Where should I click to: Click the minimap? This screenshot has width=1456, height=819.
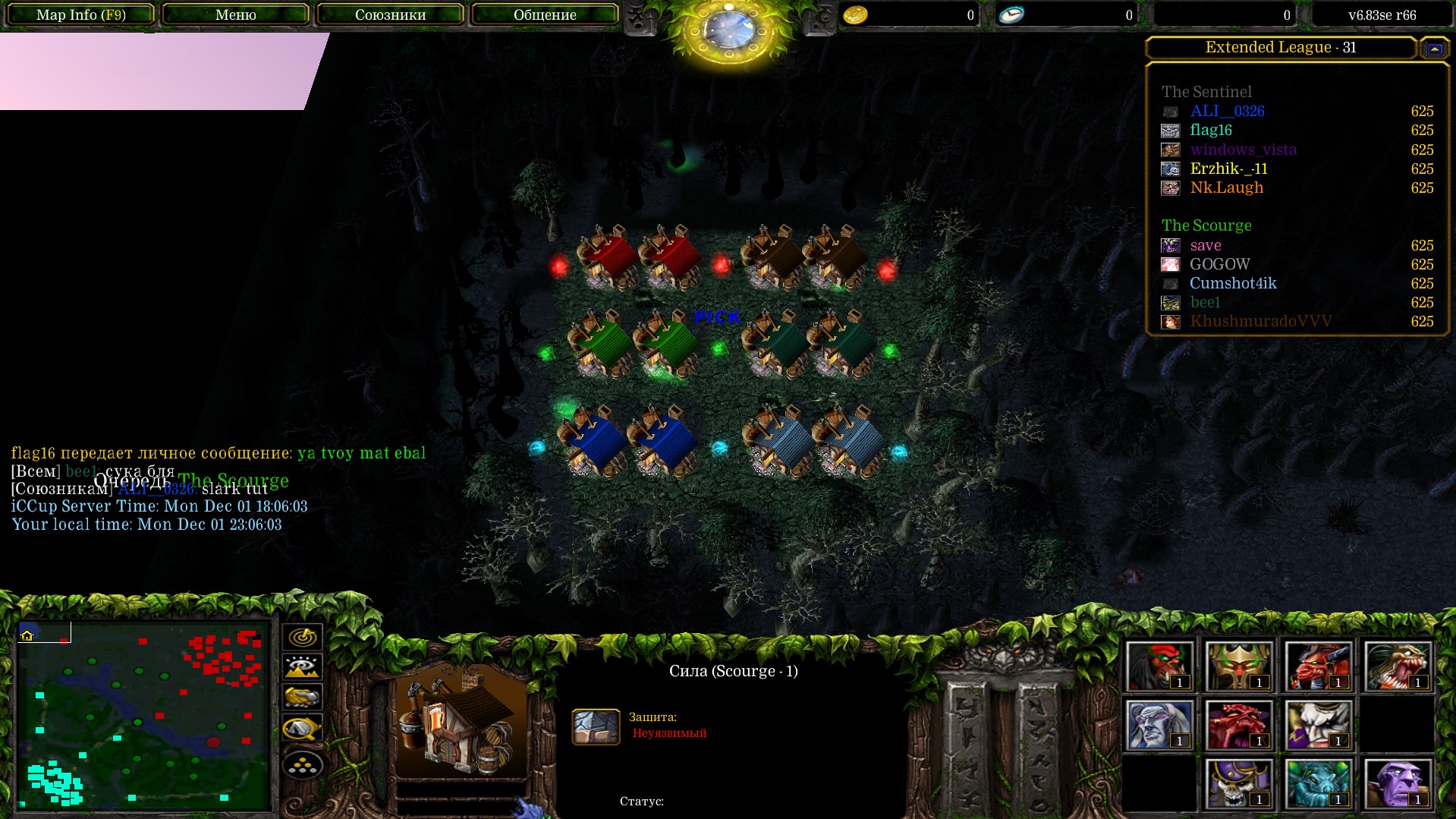tap(144, 716)
